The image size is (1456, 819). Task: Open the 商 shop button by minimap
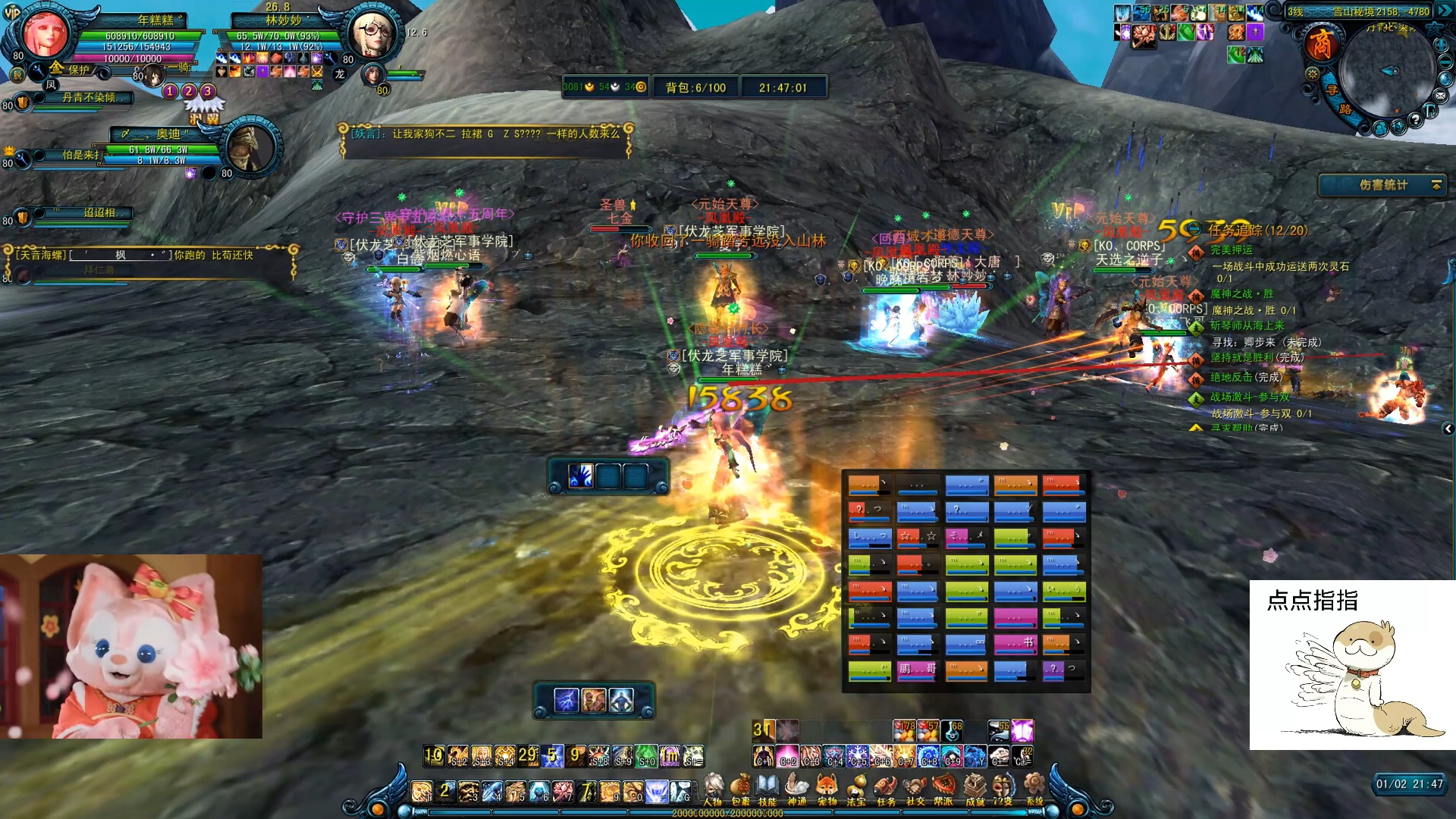(x=1320, y=44)
